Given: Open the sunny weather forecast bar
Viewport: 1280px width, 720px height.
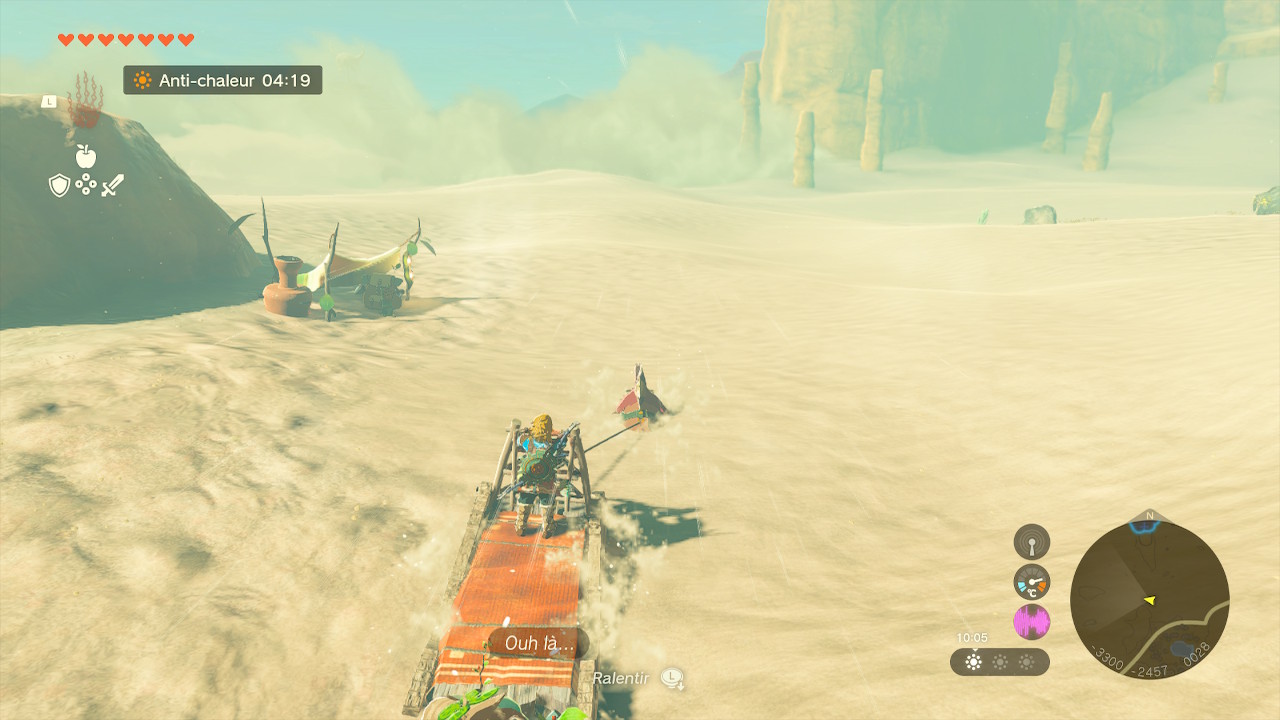Looking at the screenshot, I should (999, 662).
